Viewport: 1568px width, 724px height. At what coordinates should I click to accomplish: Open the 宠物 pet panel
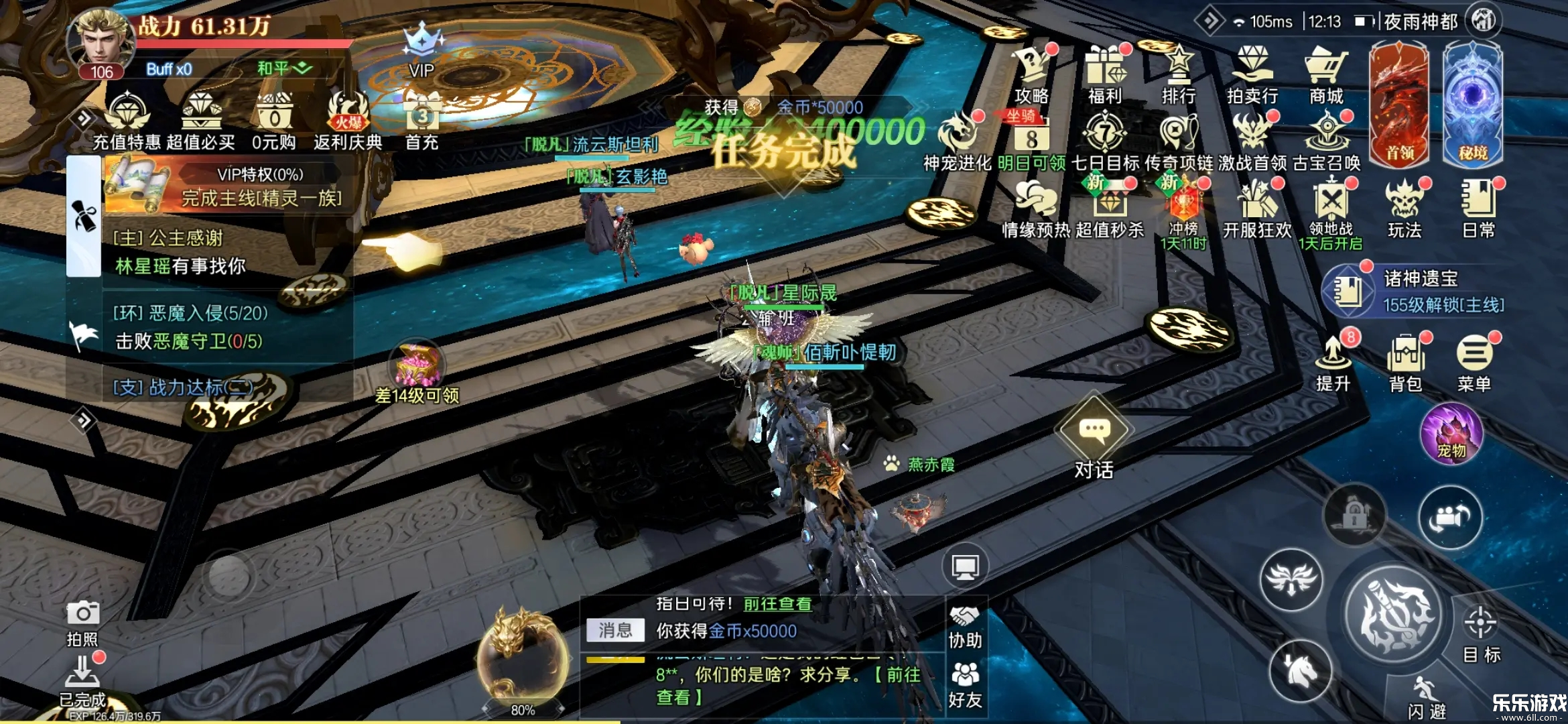pyautogui.click(x=1451, y=436)
